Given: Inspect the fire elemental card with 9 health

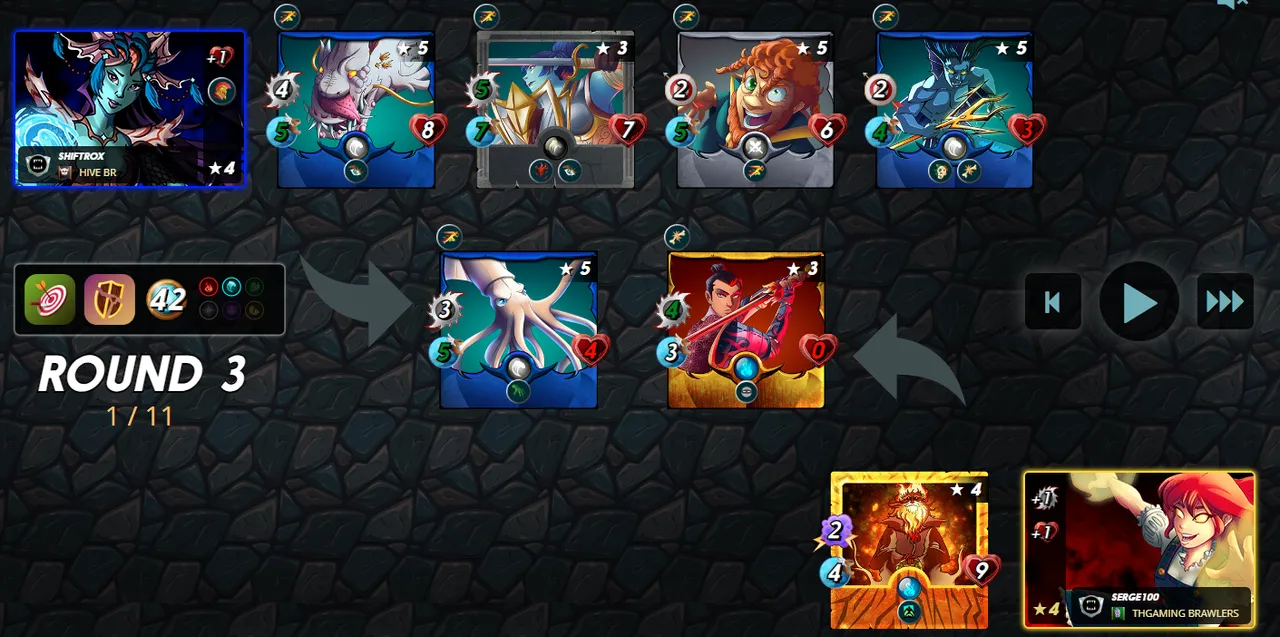Looking at the screenshot, I should pyautogui.click(x=909, y=549).
